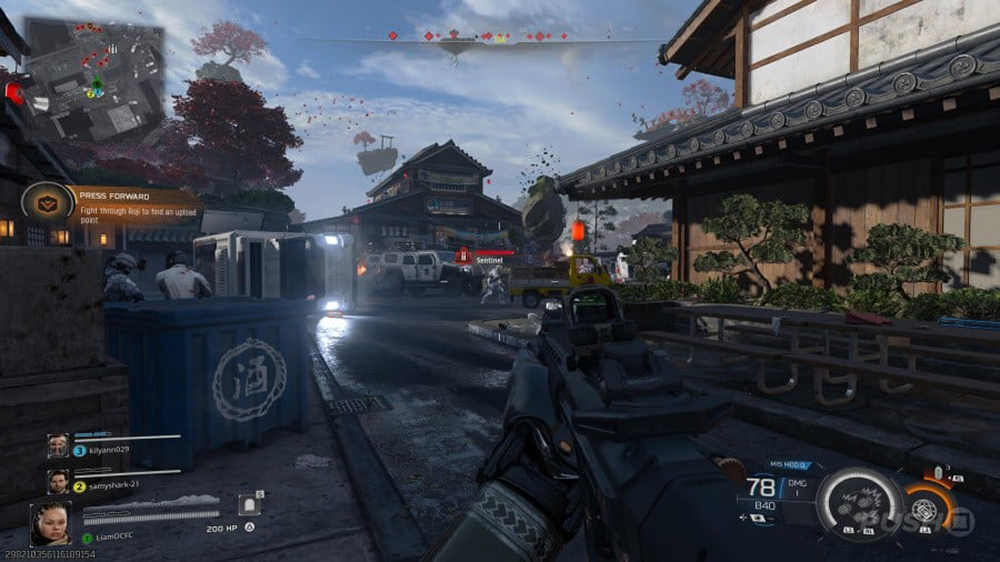Click the red Sentinel enemy marker

click(x=465, y=258)
